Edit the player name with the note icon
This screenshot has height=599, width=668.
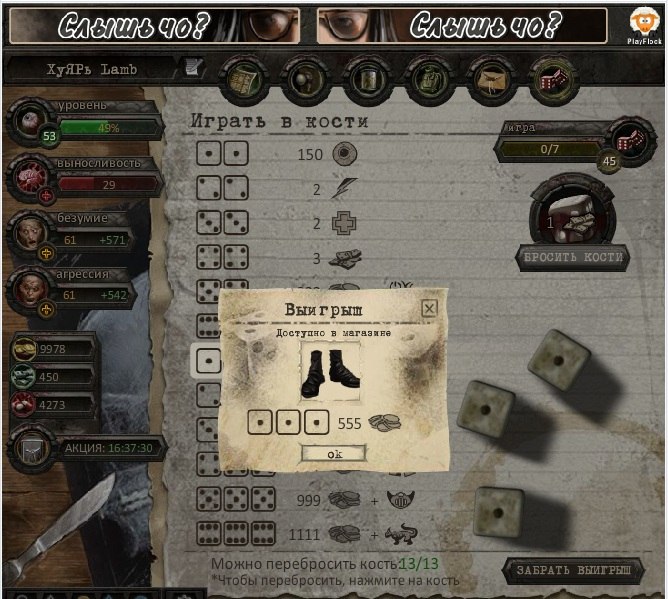192,68
